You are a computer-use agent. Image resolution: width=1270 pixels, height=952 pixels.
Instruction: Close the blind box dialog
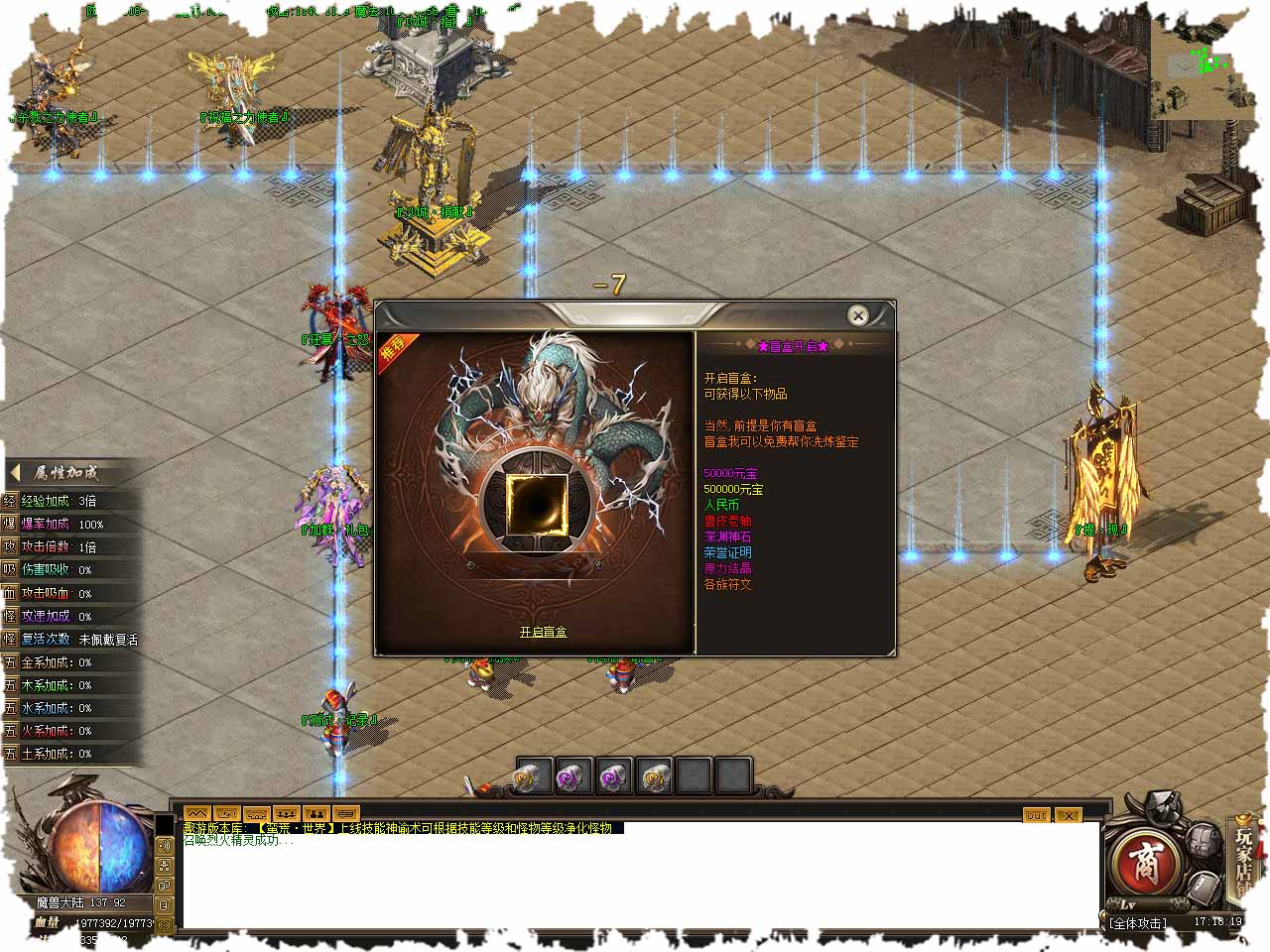(858, 315)
